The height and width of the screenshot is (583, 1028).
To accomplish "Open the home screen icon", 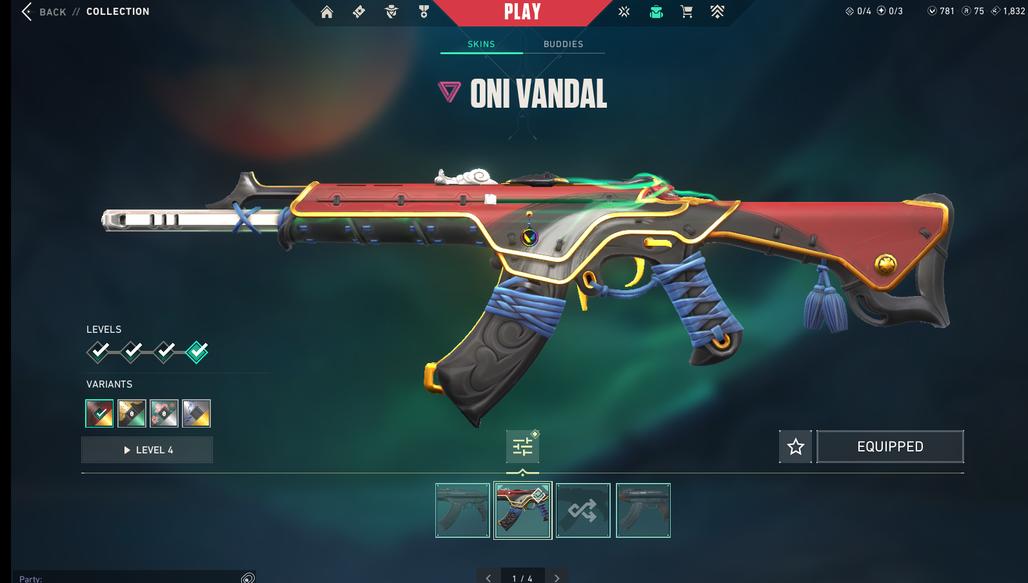I will pyautogui.click(x=327, y=12).
